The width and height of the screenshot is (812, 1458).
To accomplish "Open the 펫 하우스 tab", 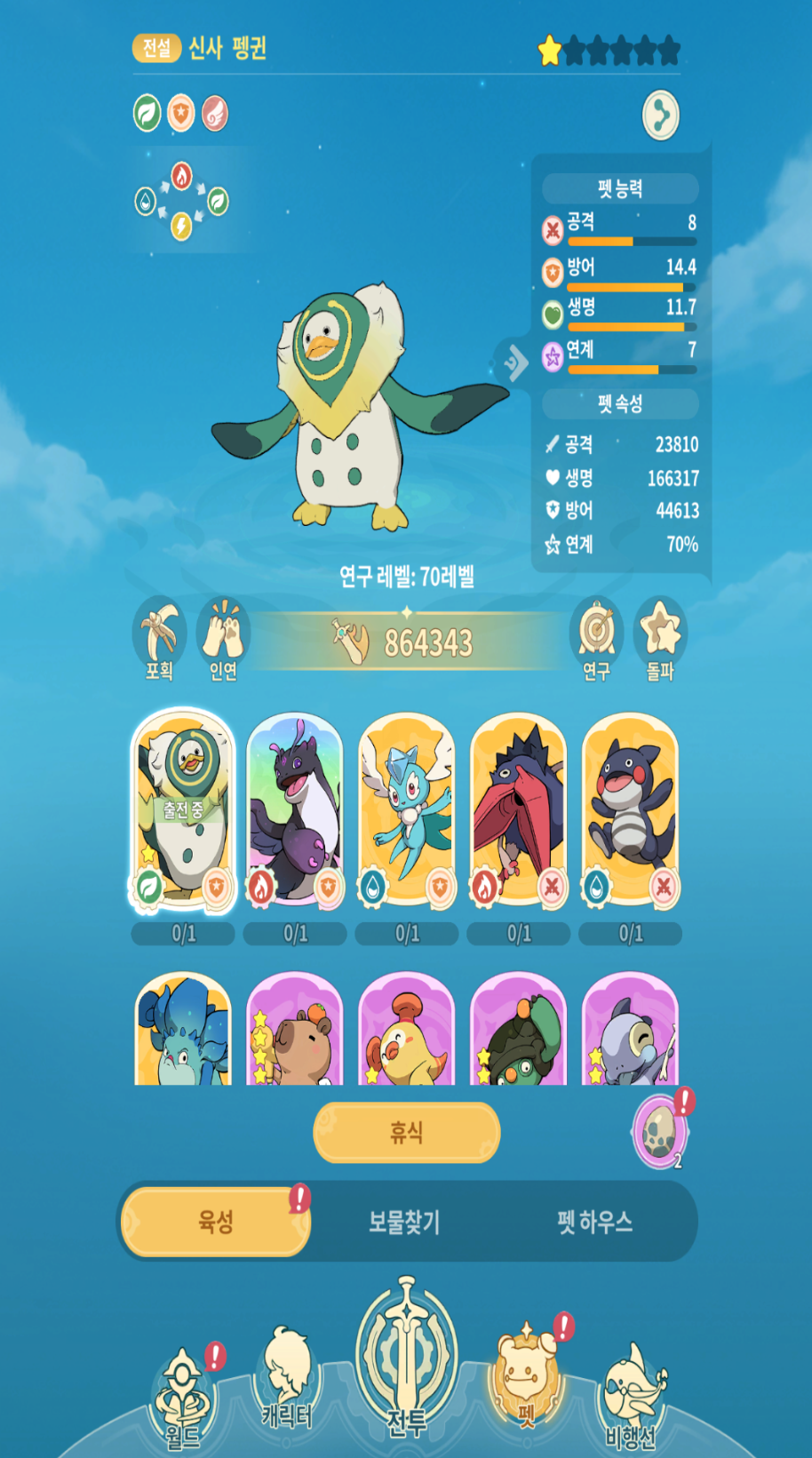I will point(594,1222).
